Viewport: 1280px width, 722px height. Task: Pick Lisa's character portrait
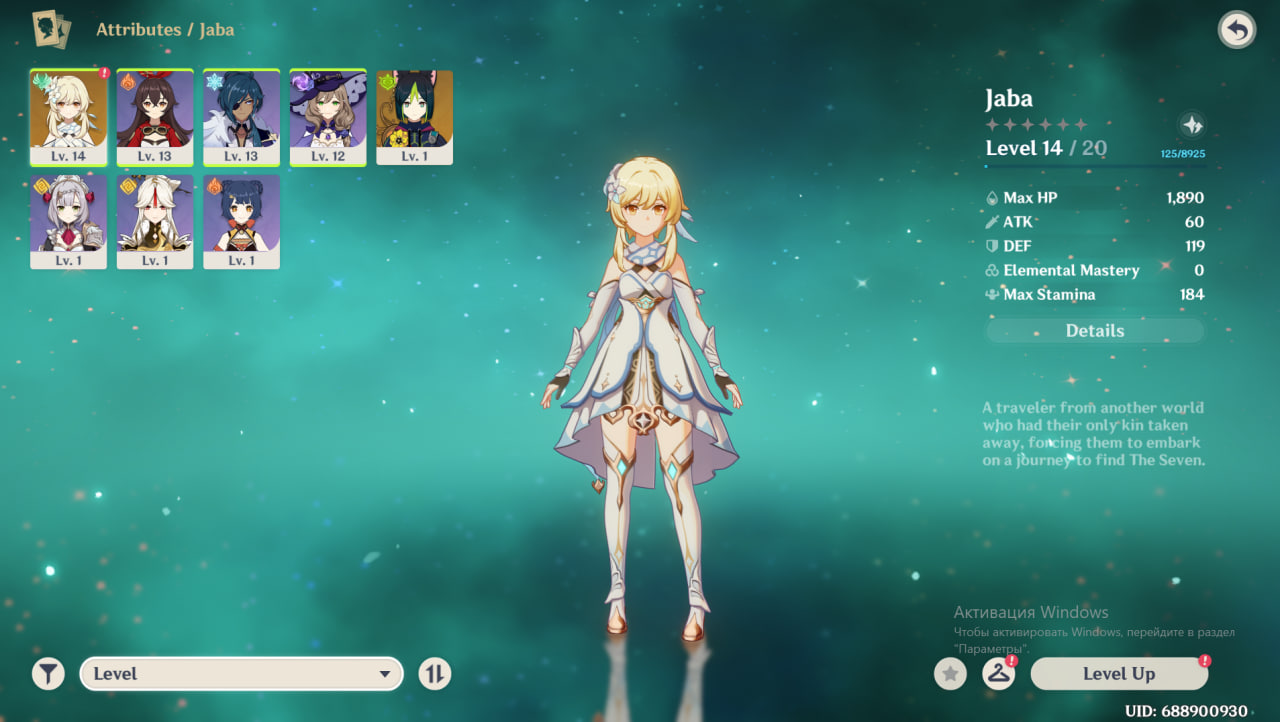(x=328, y=116)
